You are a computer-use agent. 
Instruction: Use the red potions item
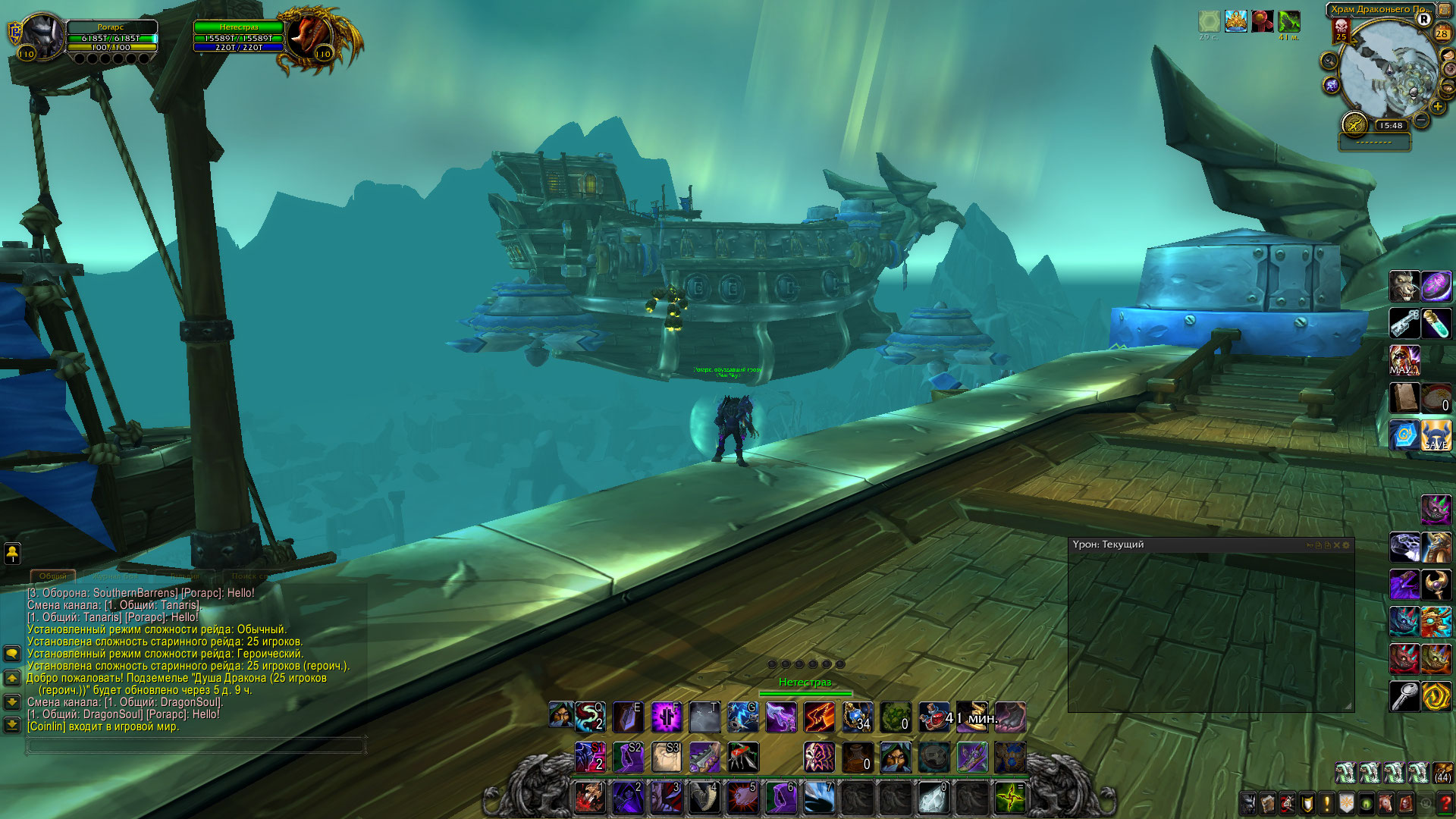[934, 717]
